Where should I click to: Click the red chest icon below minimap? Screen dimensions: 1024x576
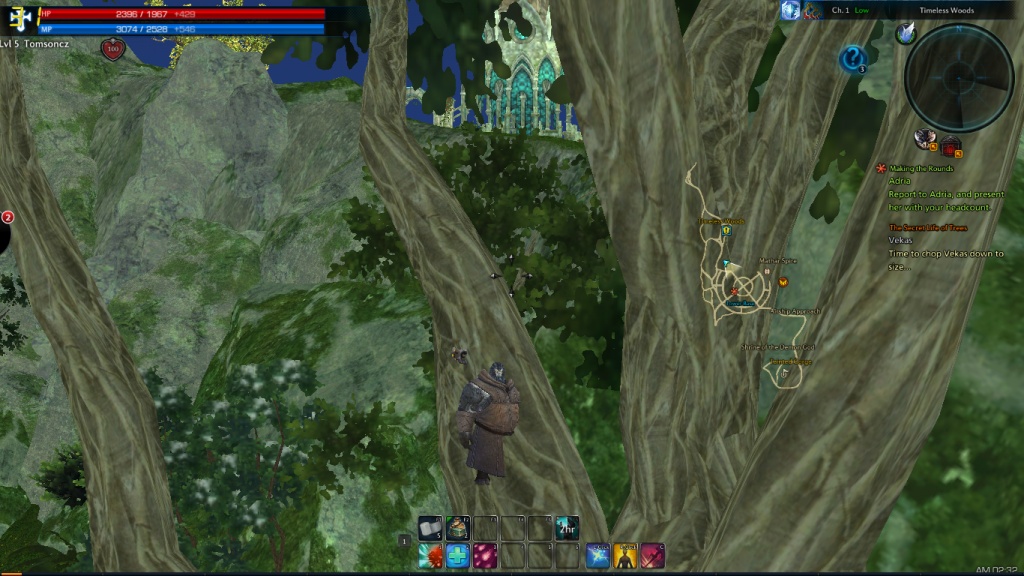click(950, 146)
